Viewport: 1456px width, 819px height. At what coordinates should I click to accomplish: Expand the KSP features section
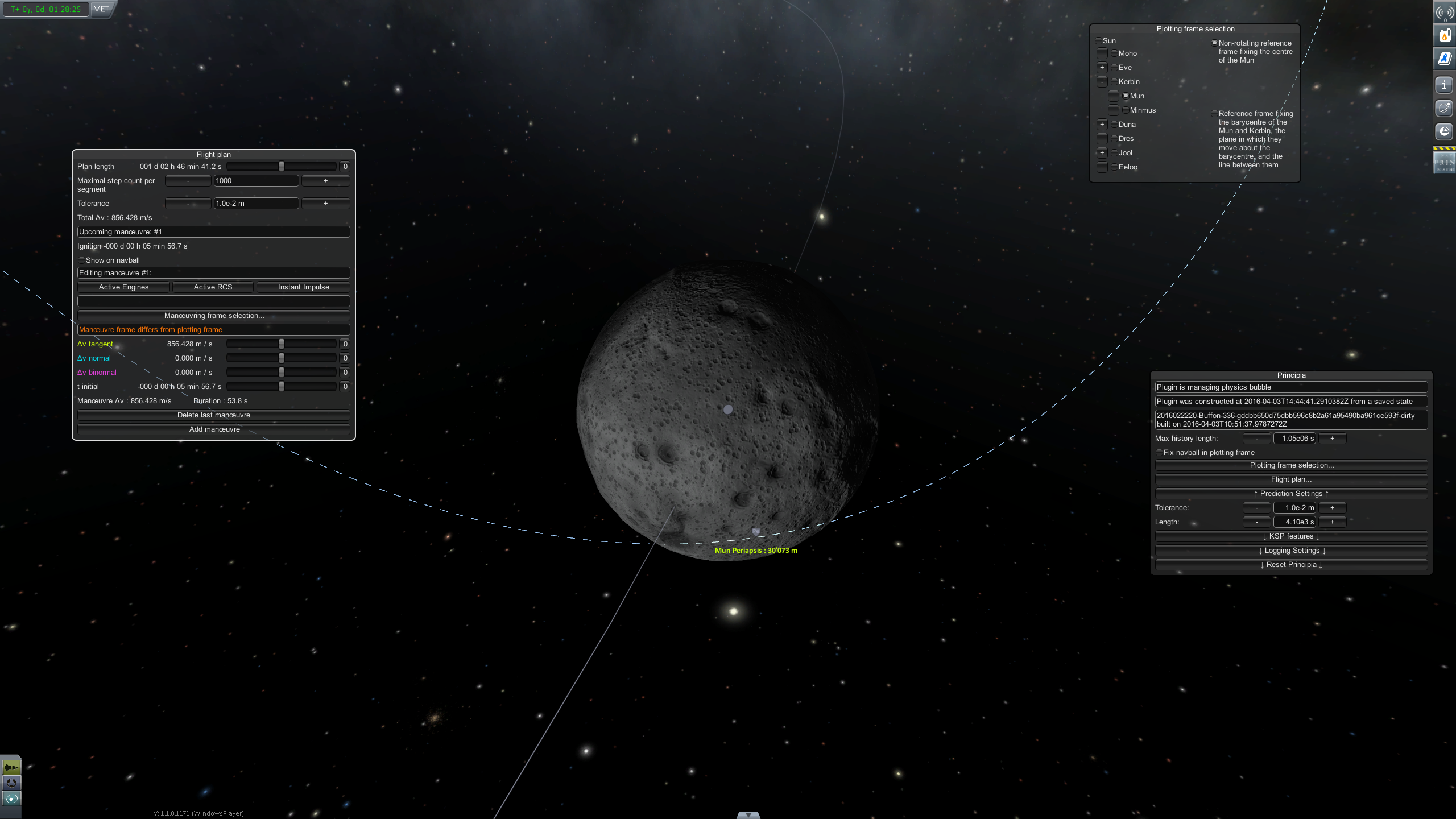coord(1291,536)
